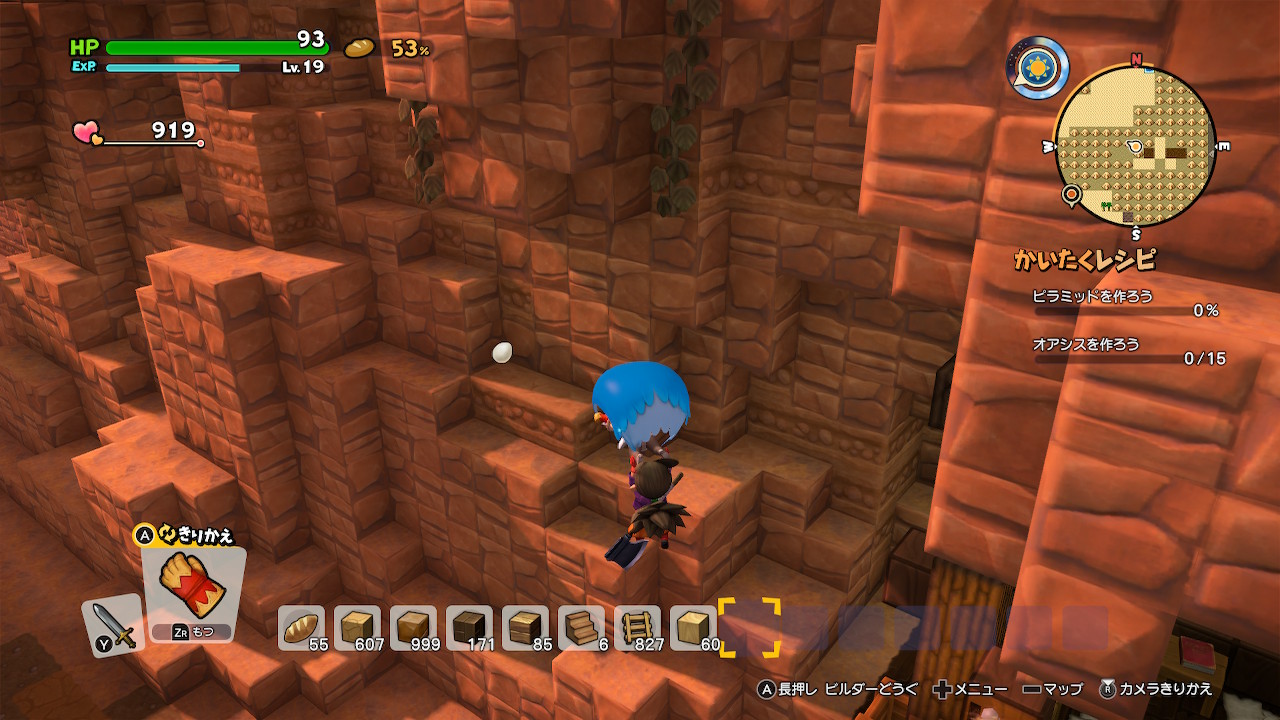Open the かいたくレシピ objective tracker
Image resolution: width=1280 pixels, height=720 pixels.
click(x=1084, y=260)
